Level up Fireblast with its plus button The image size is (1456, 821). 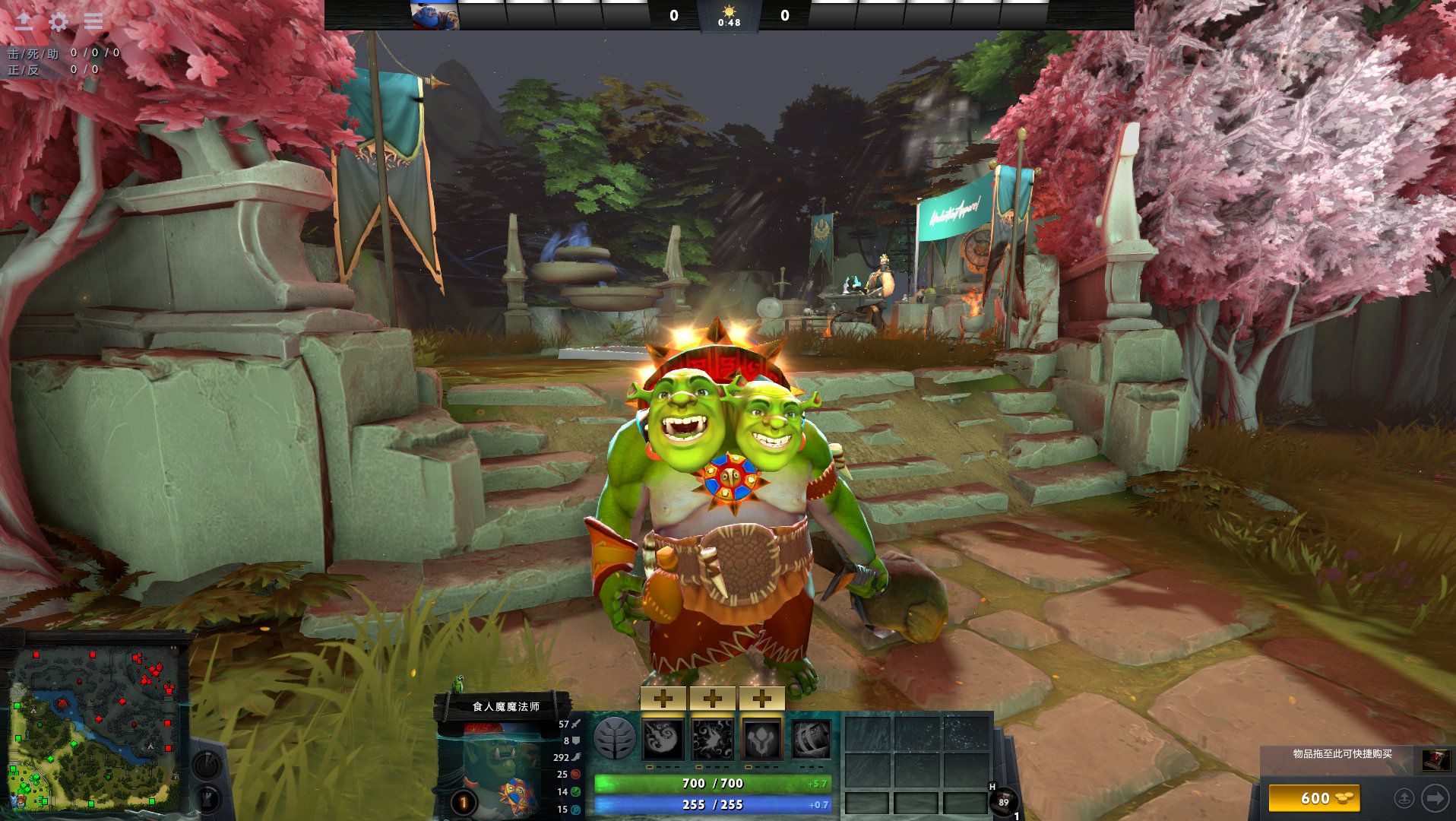[x=663, y=699]
